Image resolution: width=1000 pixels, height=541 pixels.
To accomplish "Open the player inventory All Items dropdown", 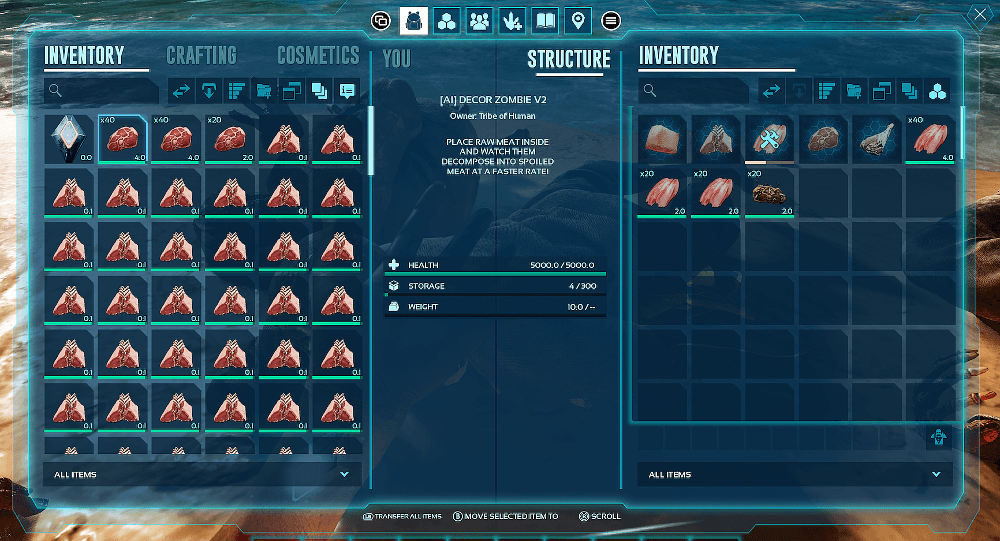I will click(202, 474).
